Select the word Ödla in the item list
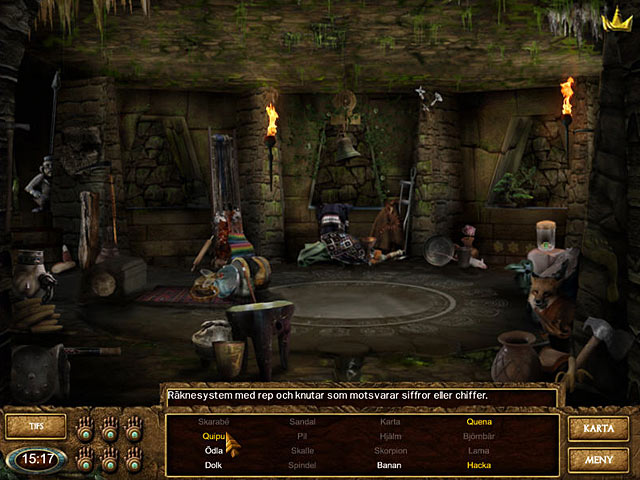Viewport: 640px width, 480px height. (214, 450)
